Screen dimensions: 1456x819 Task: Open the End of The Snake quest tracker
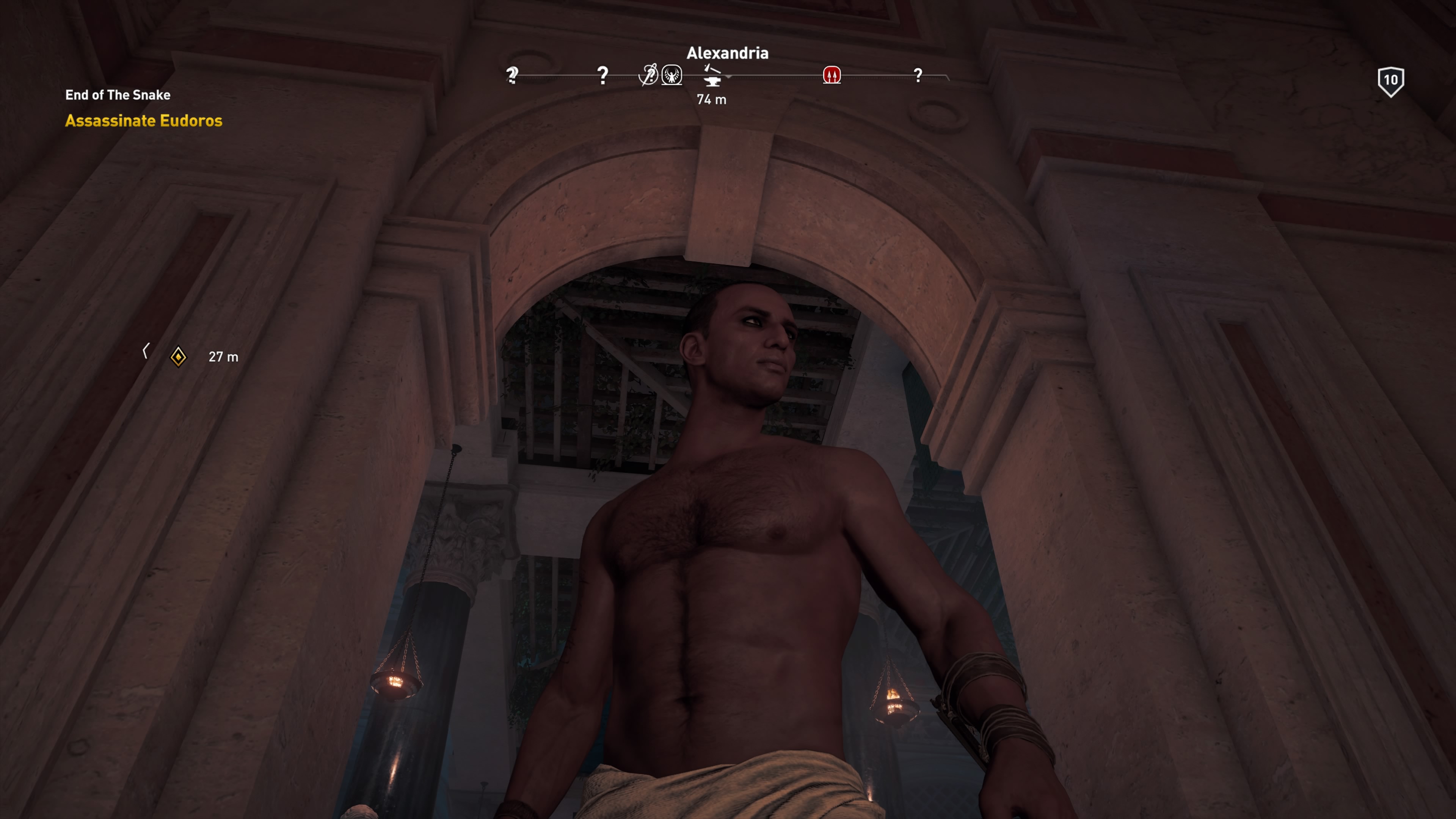[x=118, y=95]
